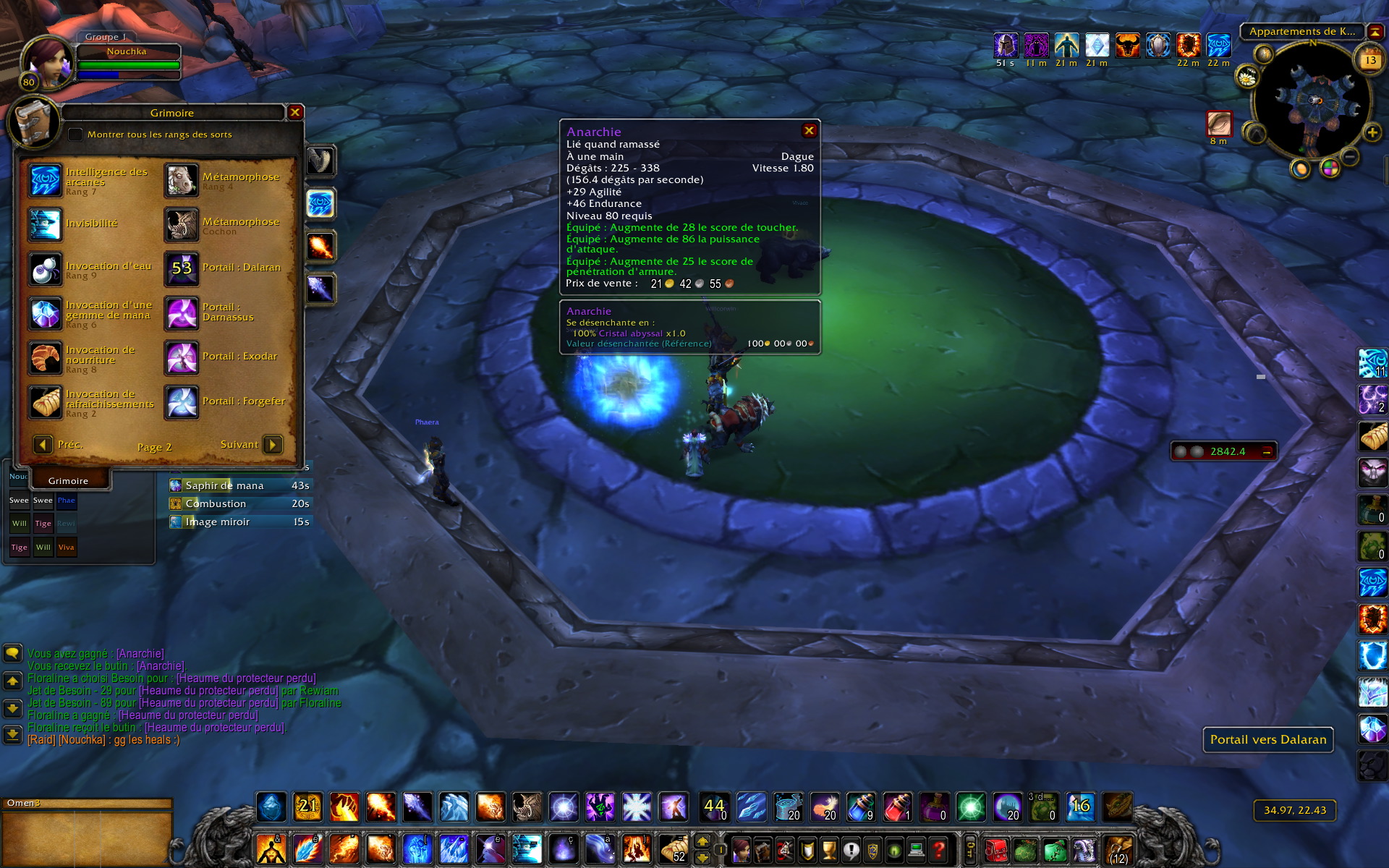This screenshot has height=868, width=1389.
Task: Go back with the Préc. page arrow
Action: point(43,444)
